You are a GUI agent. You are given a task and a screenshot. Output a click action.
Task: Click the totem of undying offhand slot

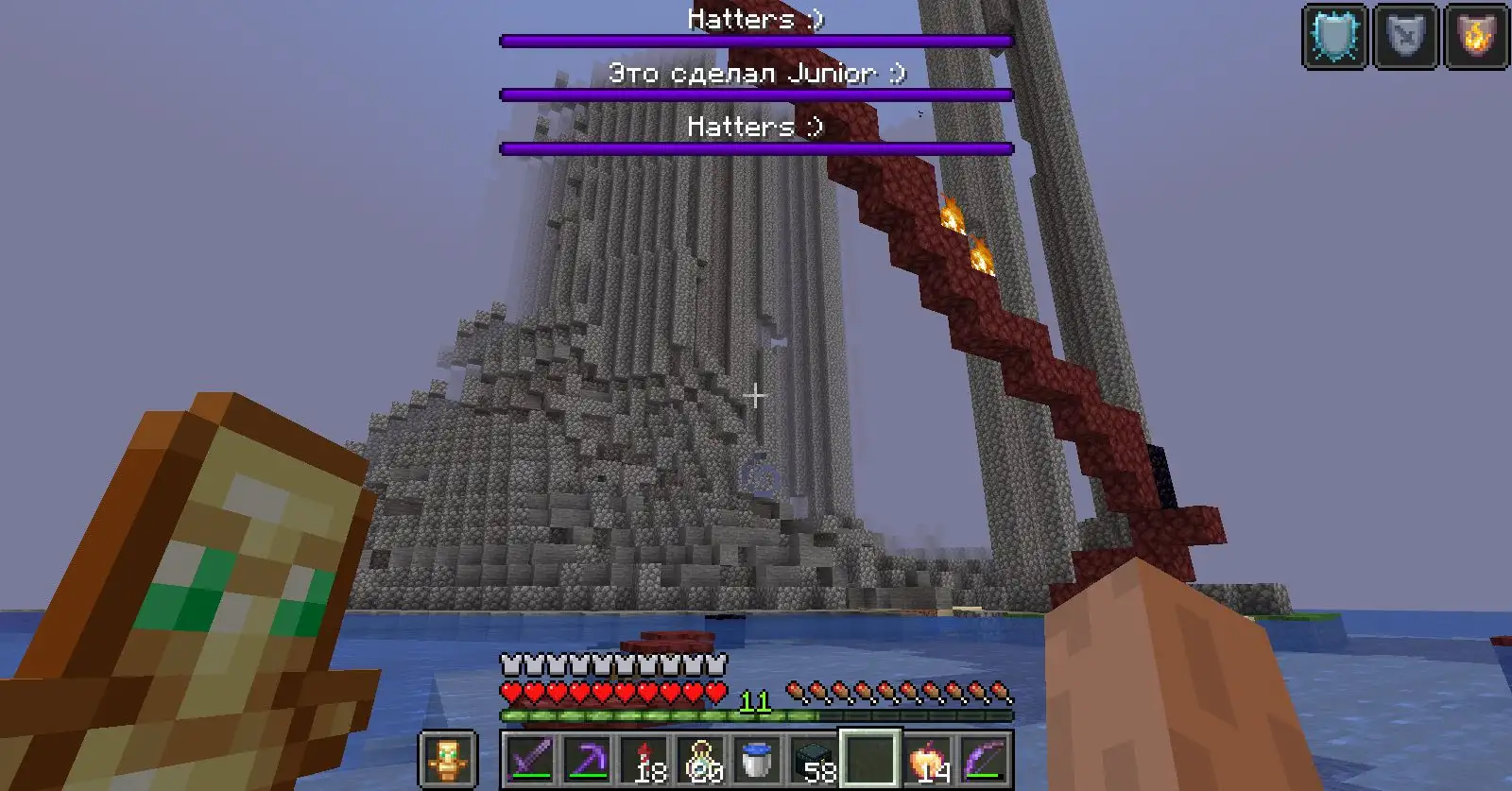click(x=448, y=759)
